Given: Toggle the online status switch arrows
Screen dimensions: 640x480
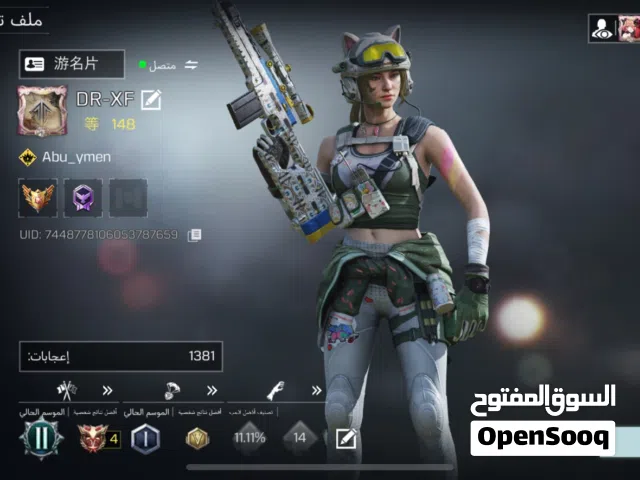Looking at the screenshot, I should tap(191, 65).
